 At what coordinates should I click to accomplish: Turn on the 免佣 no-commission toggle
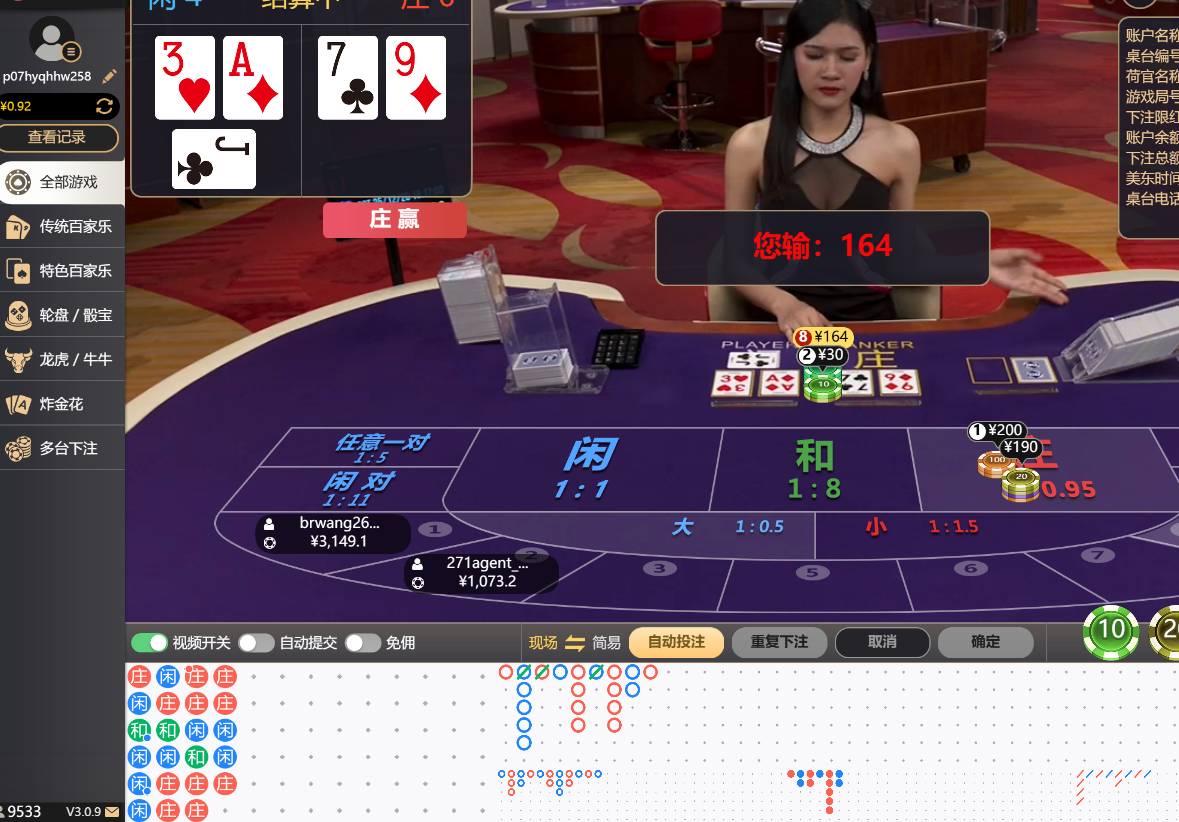coord(362,643)
